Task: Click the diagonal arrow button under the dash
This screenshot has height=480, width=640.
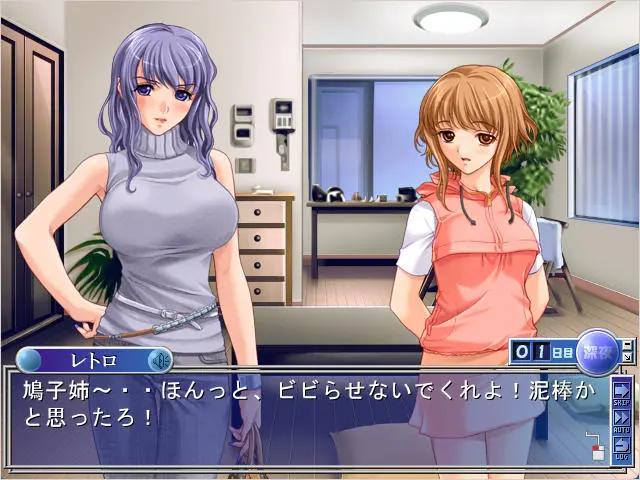Action: (627, 357)
